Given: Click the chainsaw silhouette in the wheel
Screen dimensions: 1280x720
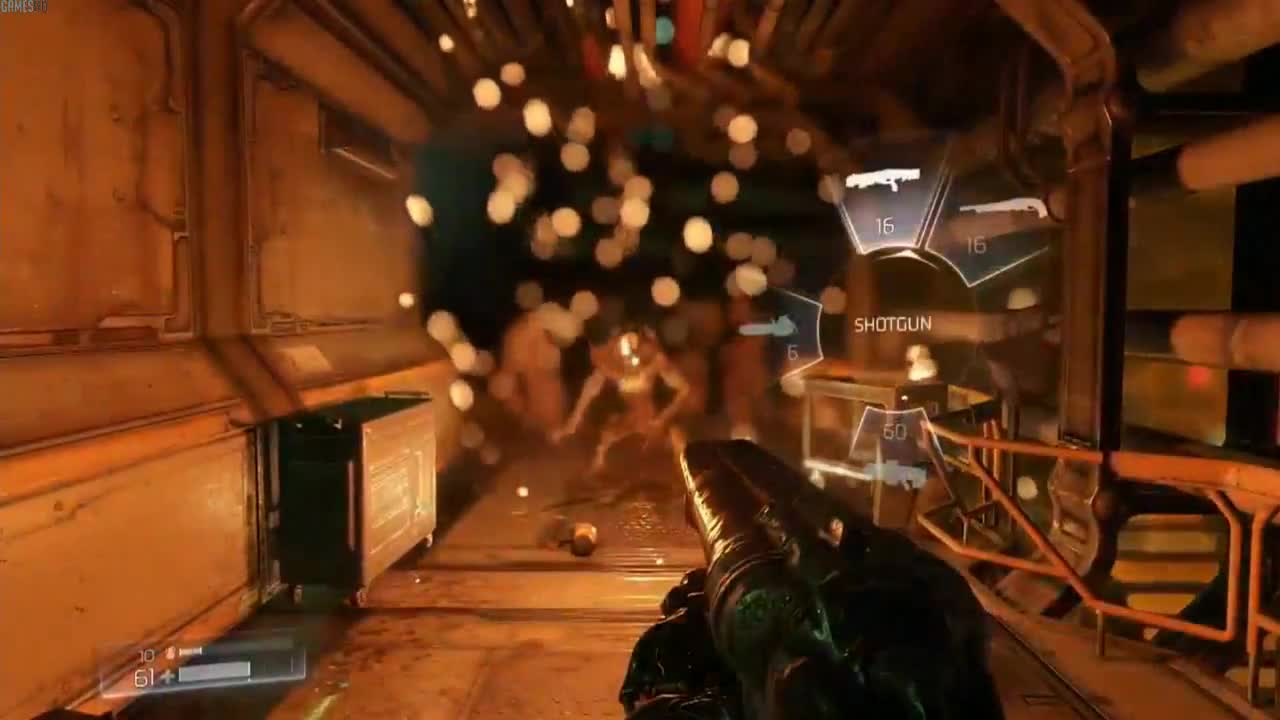Looking at the screenshot, I should click(770, 325).
